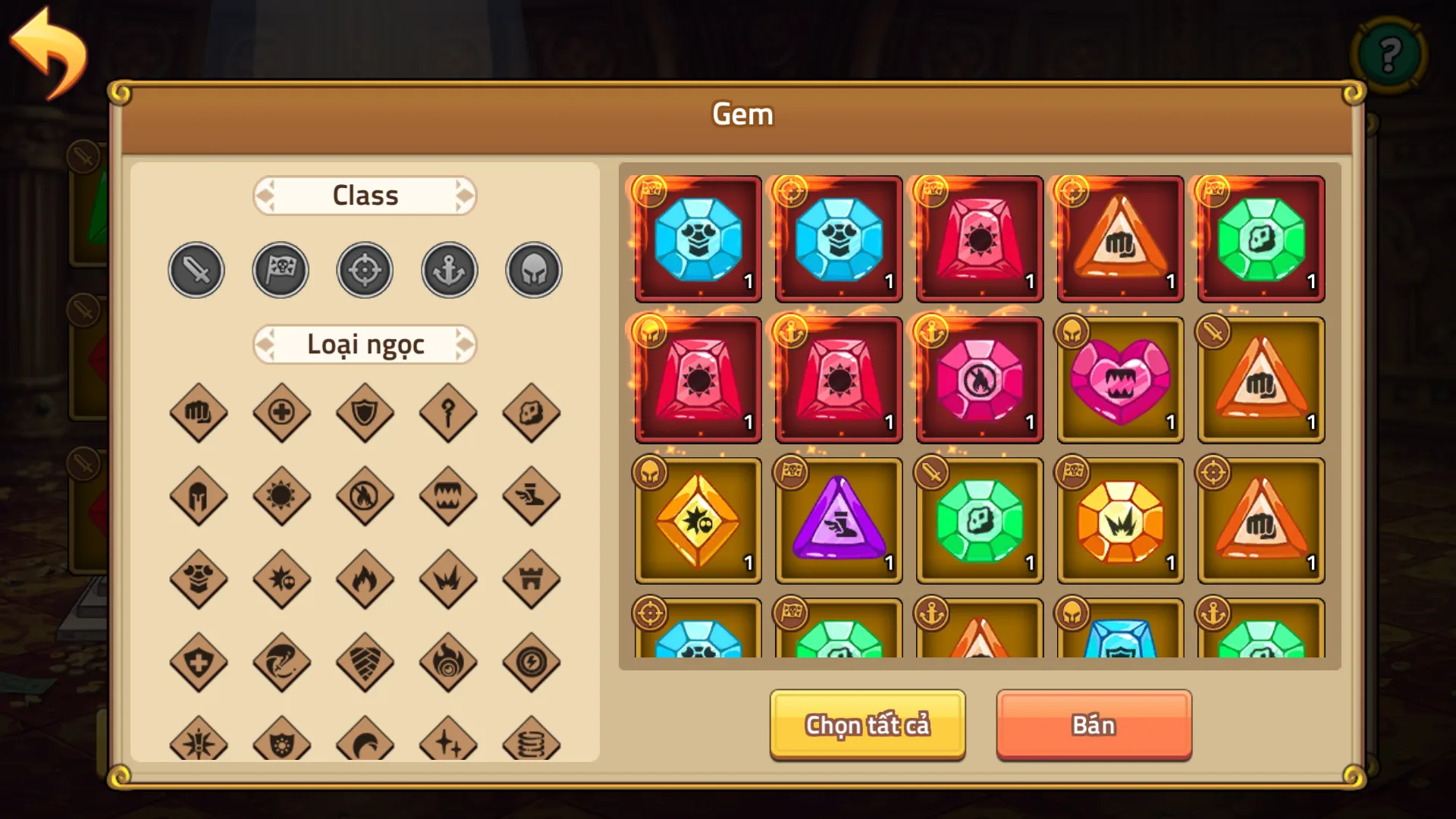
Task: Select the pirate flag class filter
Action: click(x=281, y=269)
